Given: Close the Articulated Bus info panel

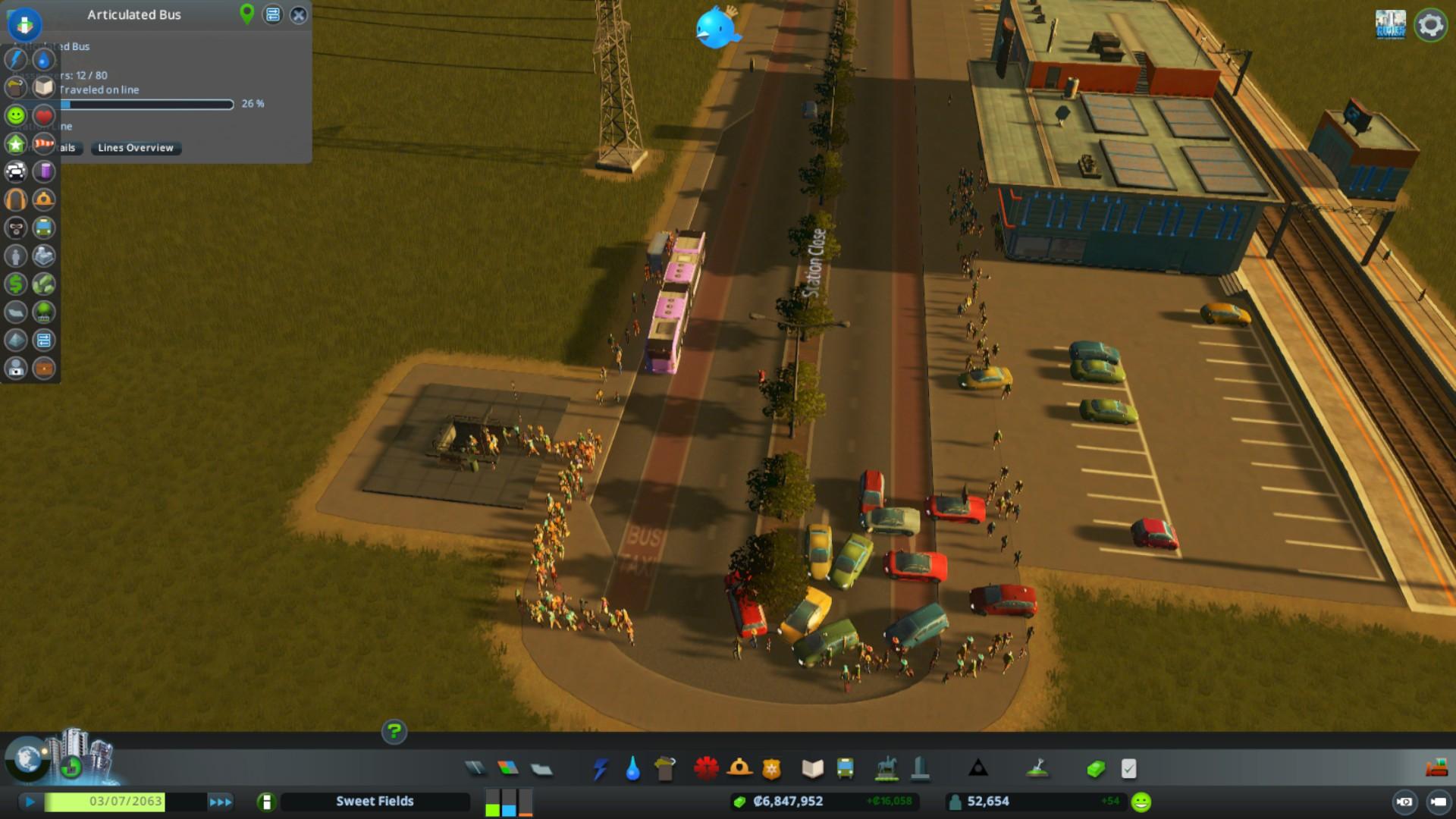Looking at the screenshot, I should (299, 14).
